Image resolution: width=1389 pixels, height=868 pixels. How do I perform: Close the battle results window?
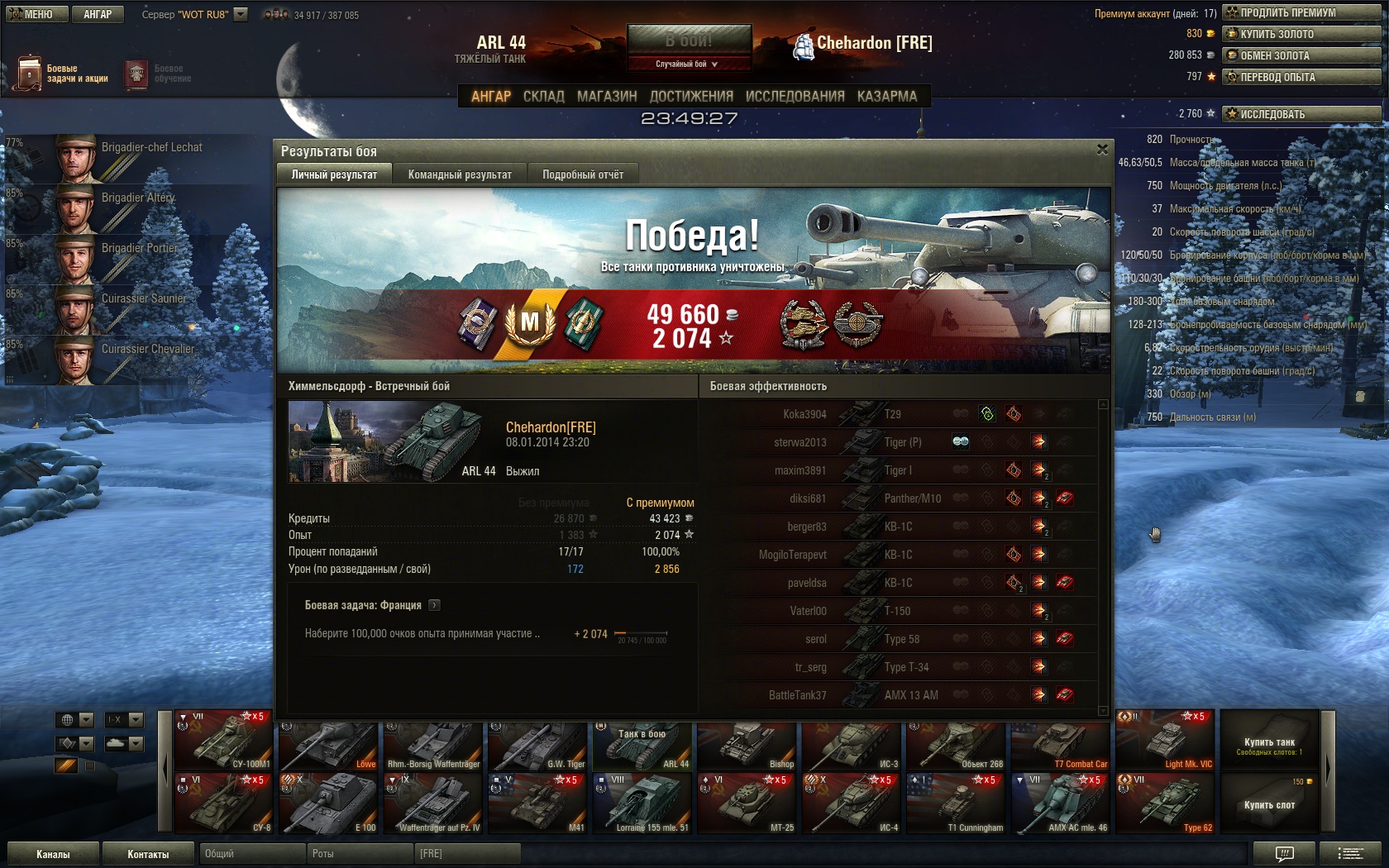[1102, 150]
